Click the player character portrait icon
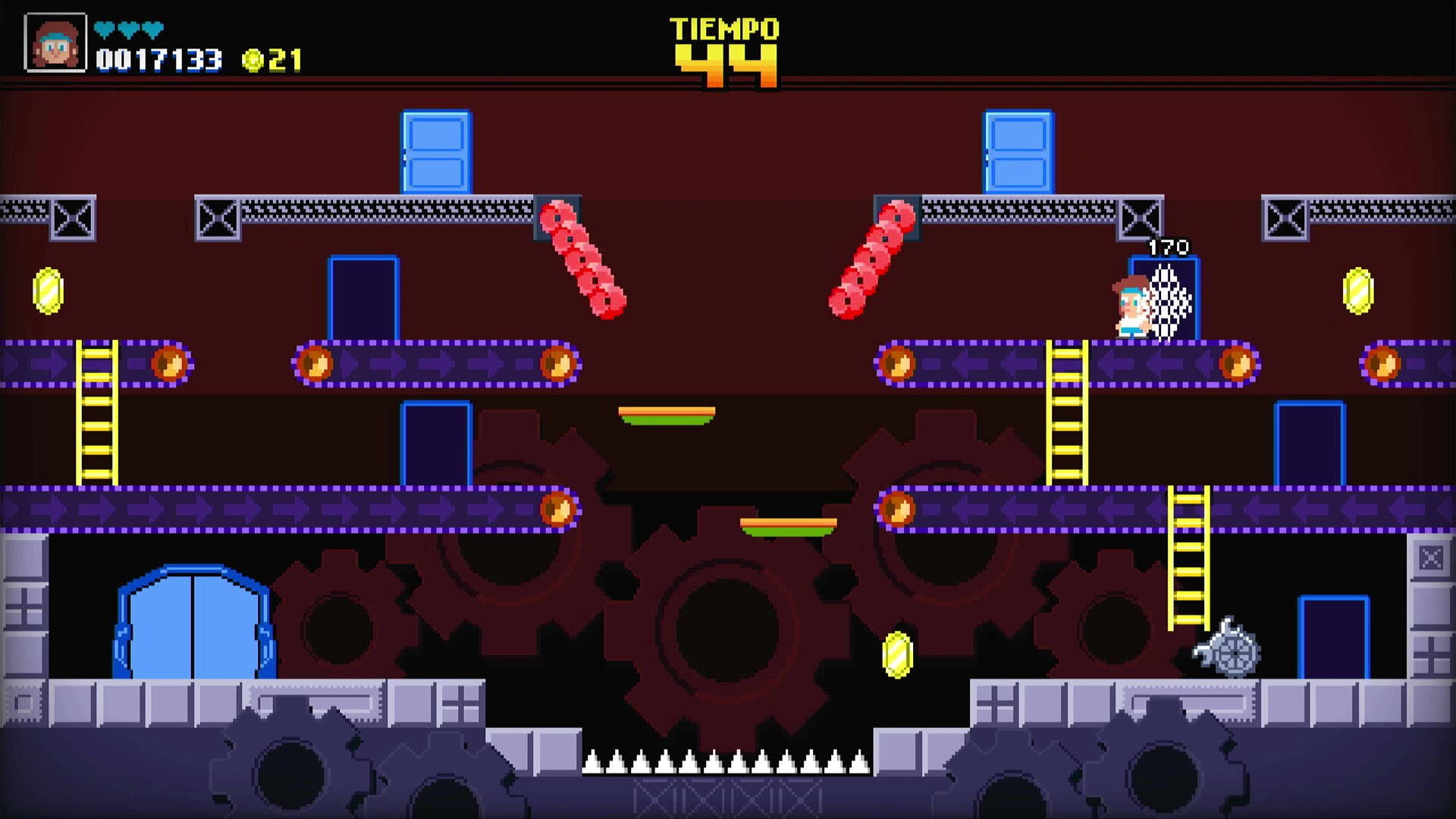Screen dimensions: 1456x819 [55, 43]
